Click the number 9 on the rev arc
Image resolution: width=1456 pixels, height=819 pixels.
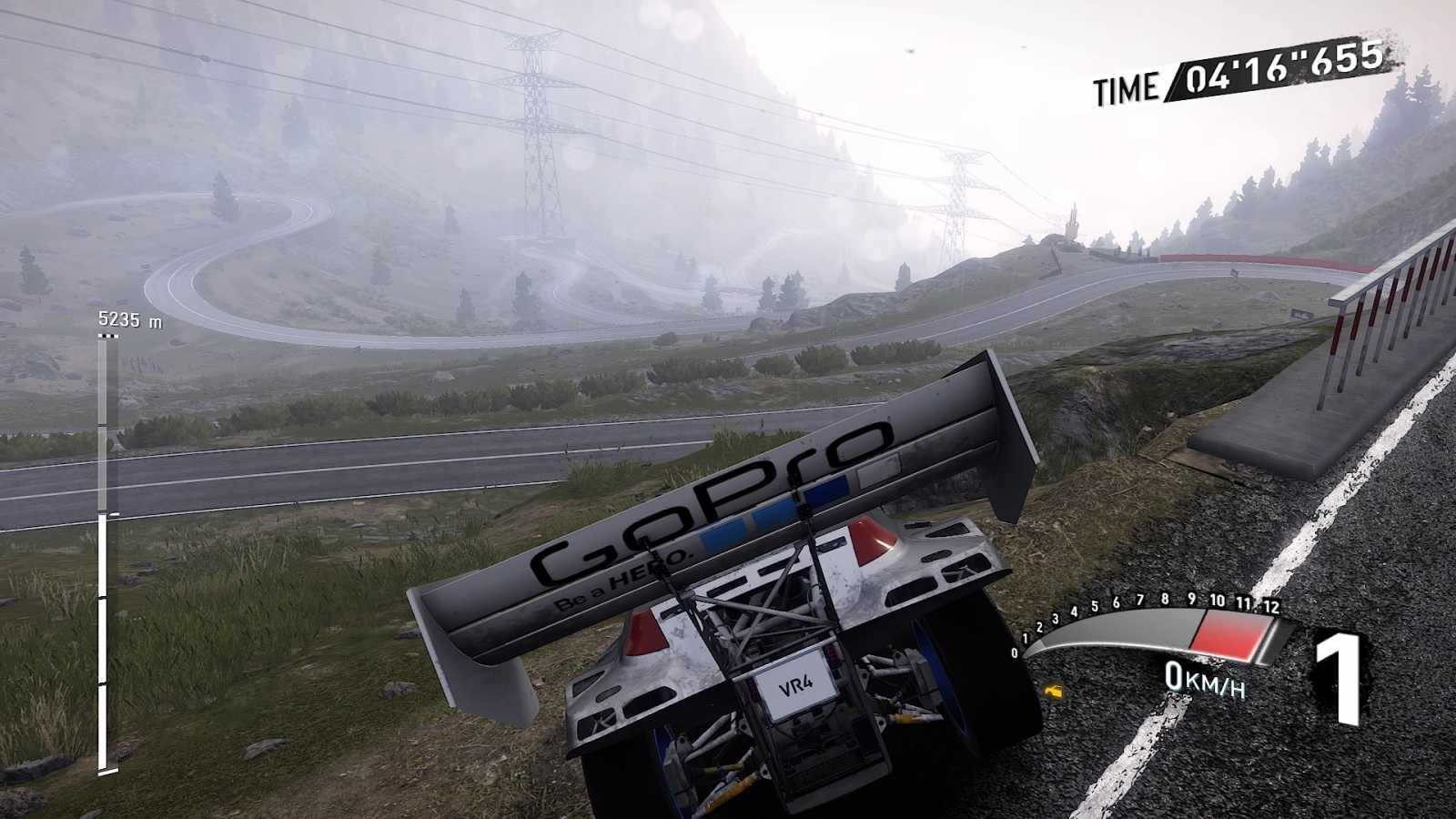[1191, 598]
